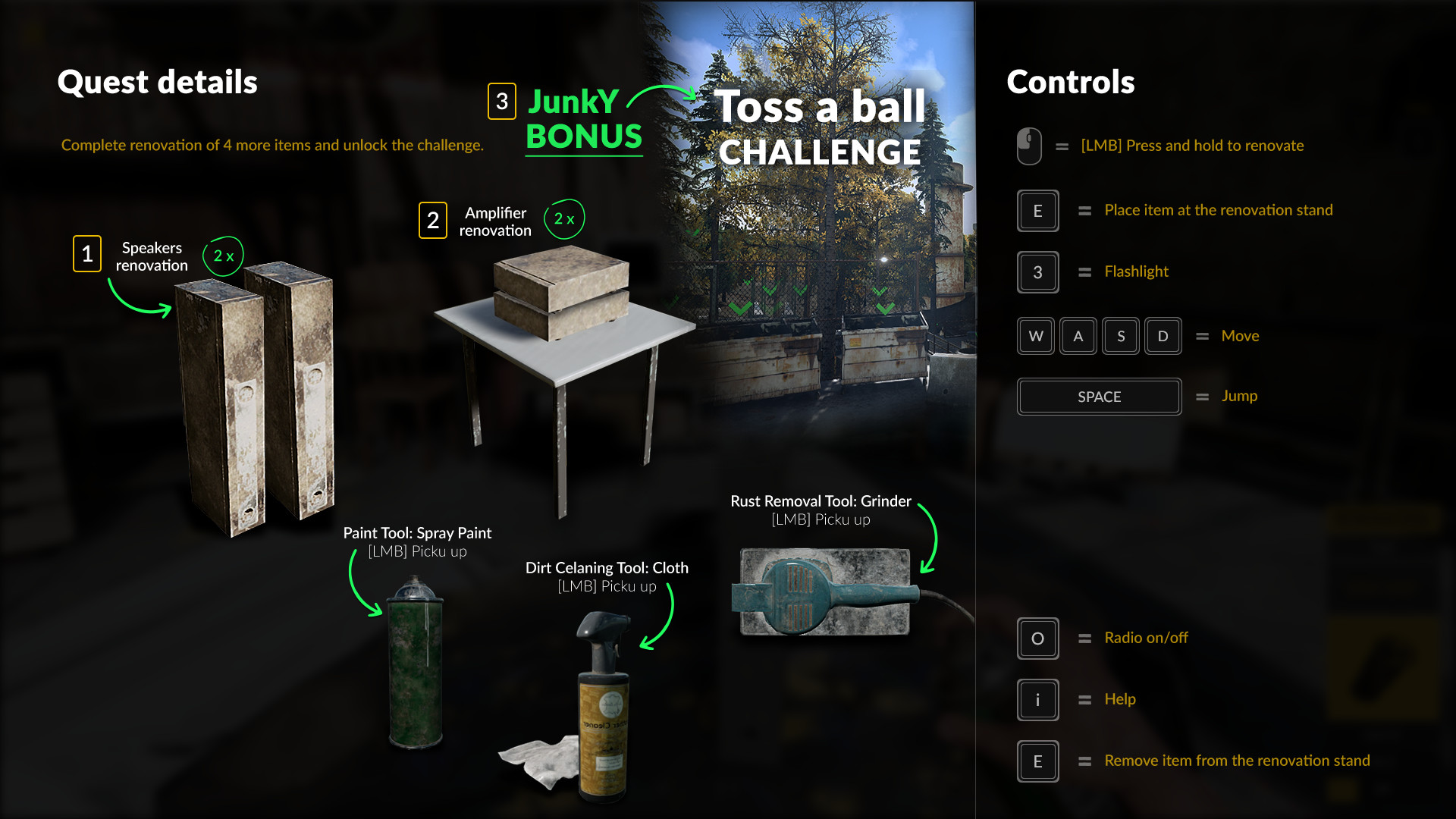The height and width of the screenshot is (819, 1456).
Task: Select the Spray Paint tool thumbnail
Action: pos(416,667)
